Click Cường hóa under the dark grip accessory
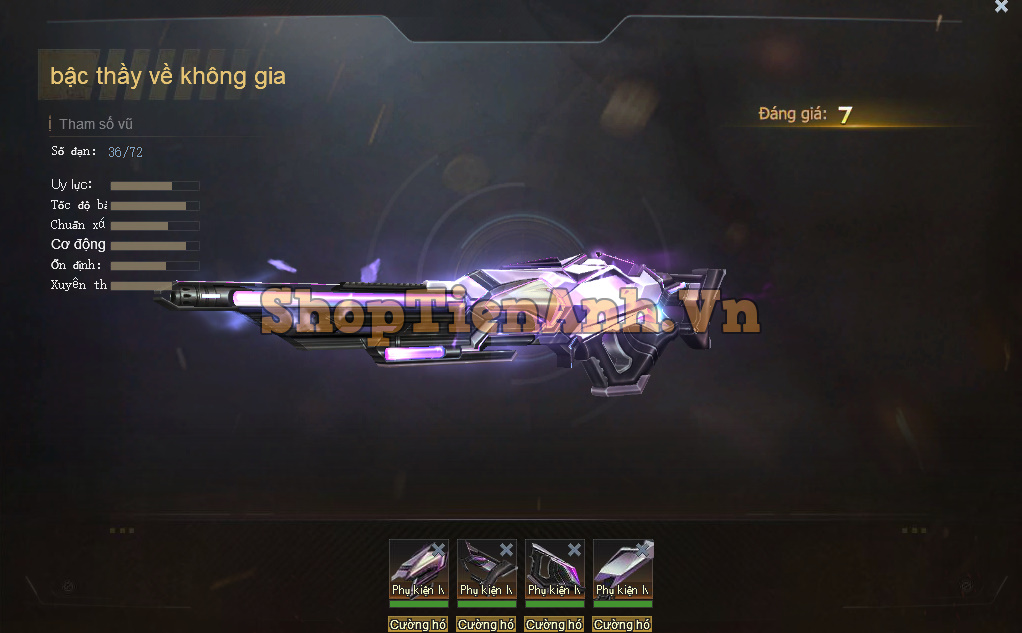The width and height of the screenshot is (1022, 633). point(554,624)
